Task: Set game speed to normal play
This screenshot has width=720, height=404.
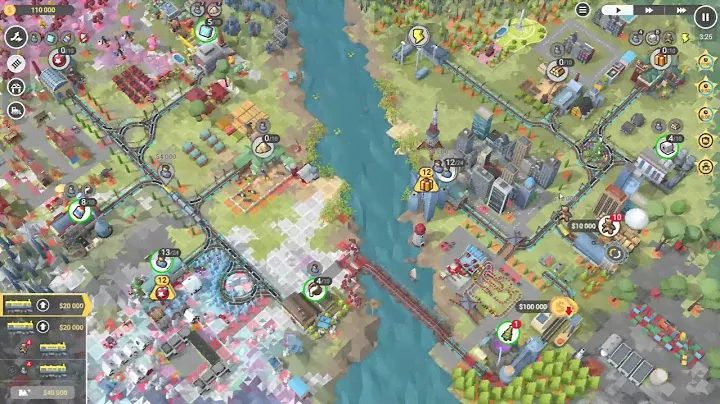Action: pyautogui.click(x=619, y=9)
